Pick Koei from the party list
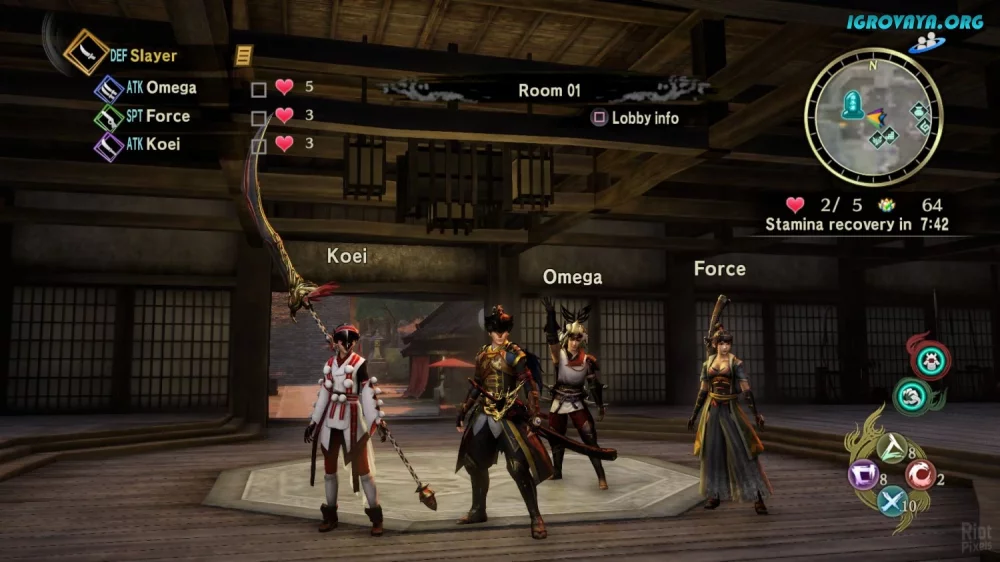This screenshot has width=1000, height=562. point(163,144)
